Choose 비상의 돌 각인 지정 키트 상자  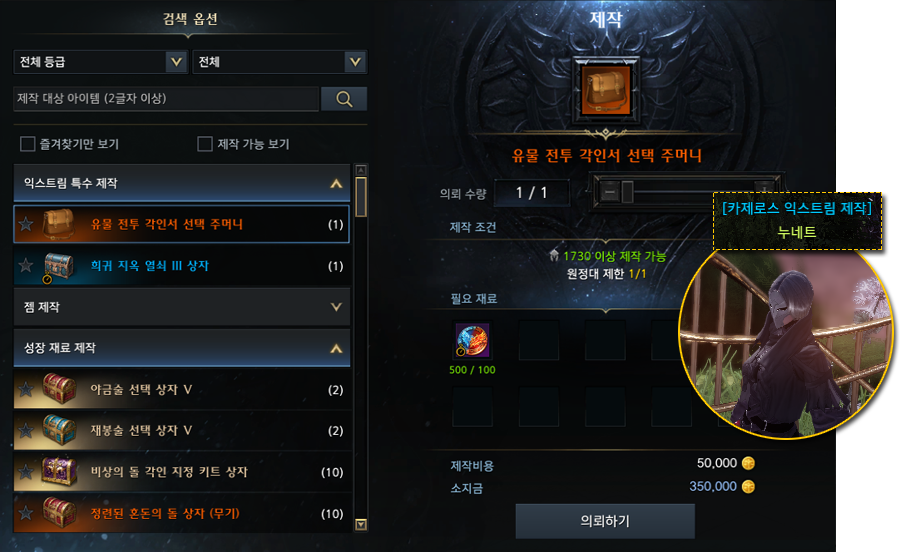click(182, 471)
